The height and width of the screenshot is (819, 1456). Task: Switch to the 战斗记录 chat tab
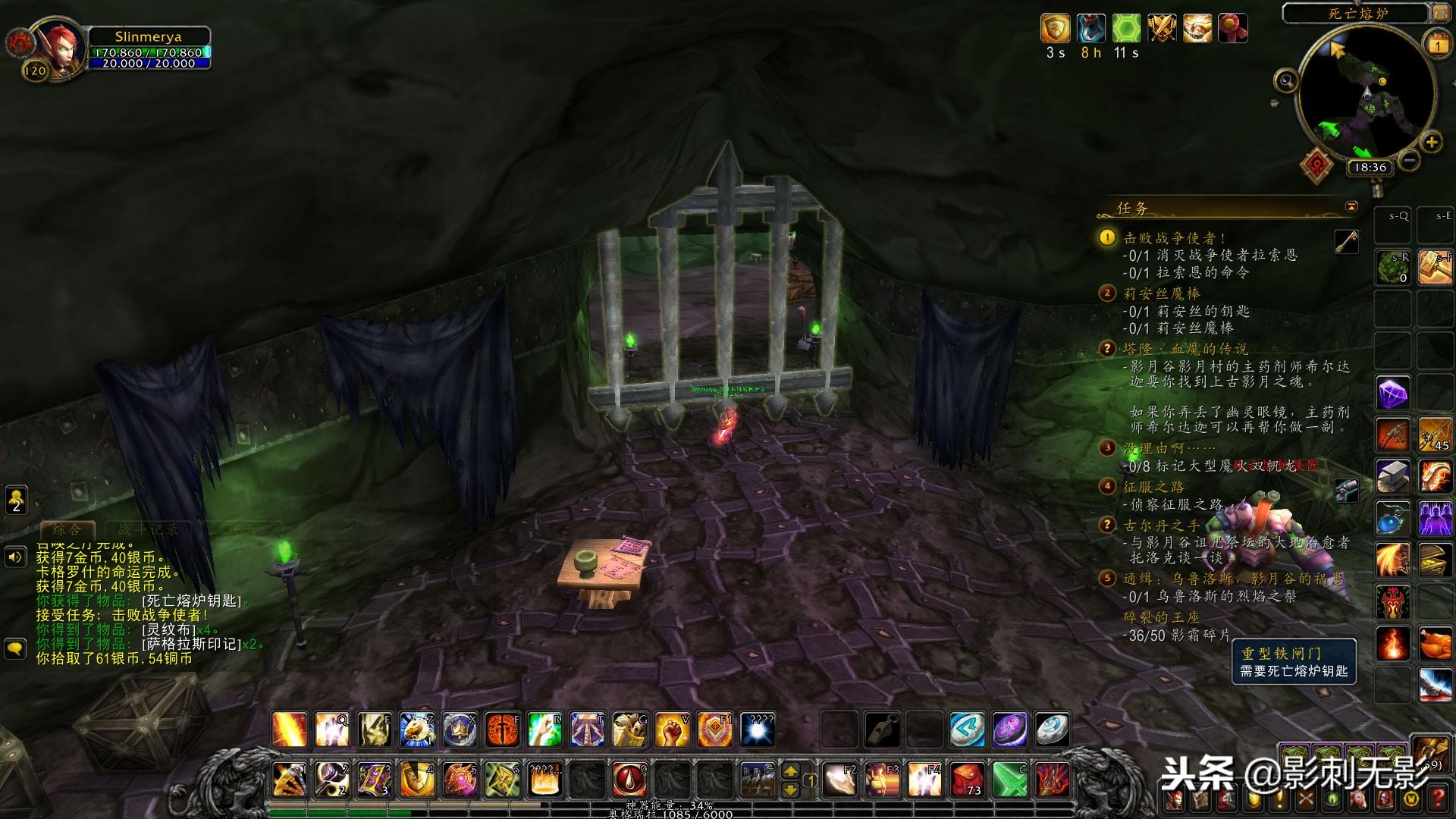(148, 529)
